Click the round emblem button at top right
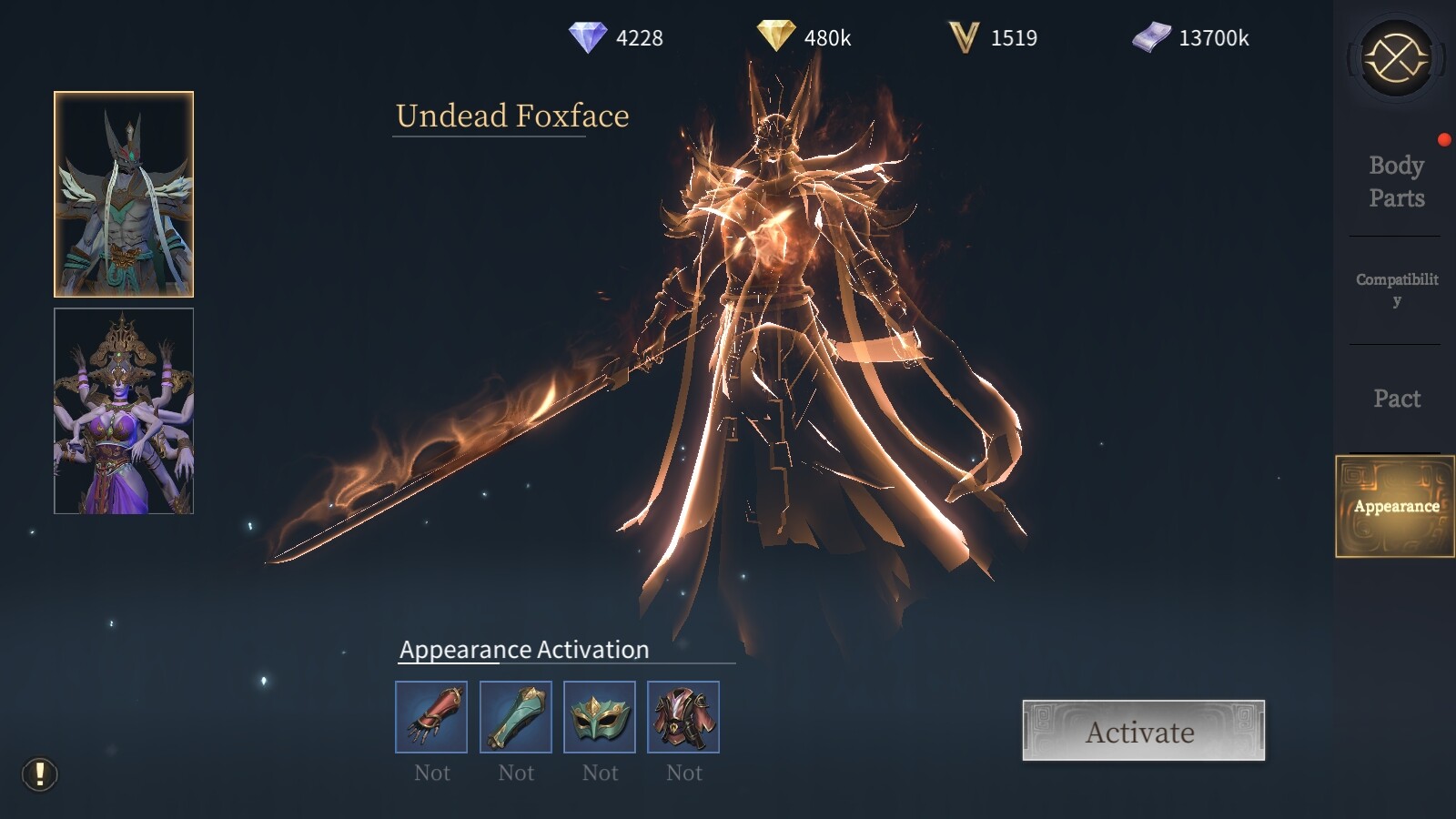 [1396, 59]
